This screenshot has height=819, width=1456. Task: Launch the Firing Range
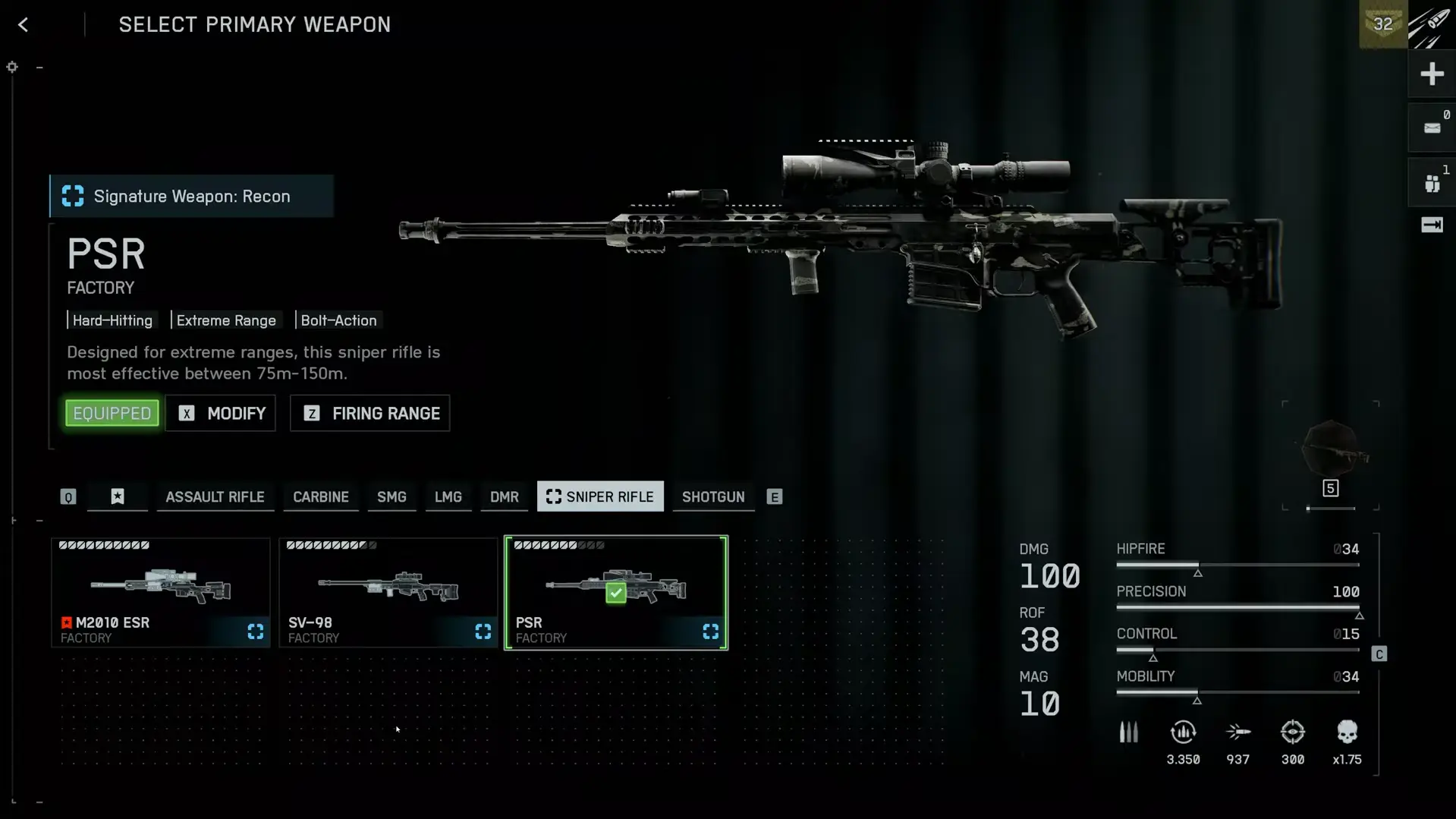[370, 414]
